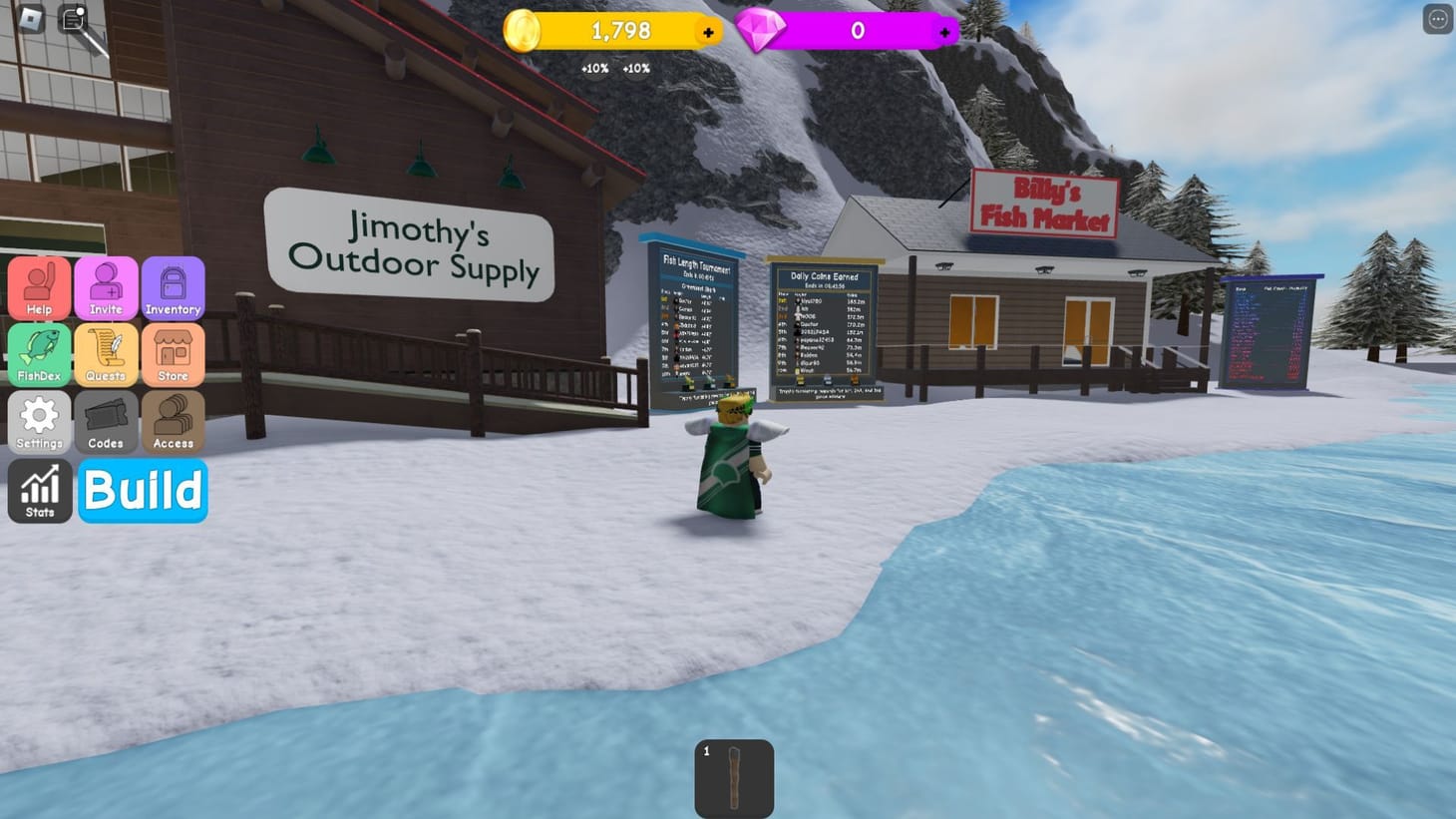Select the fishing rod in hotbar slot 1

[735, 779]
